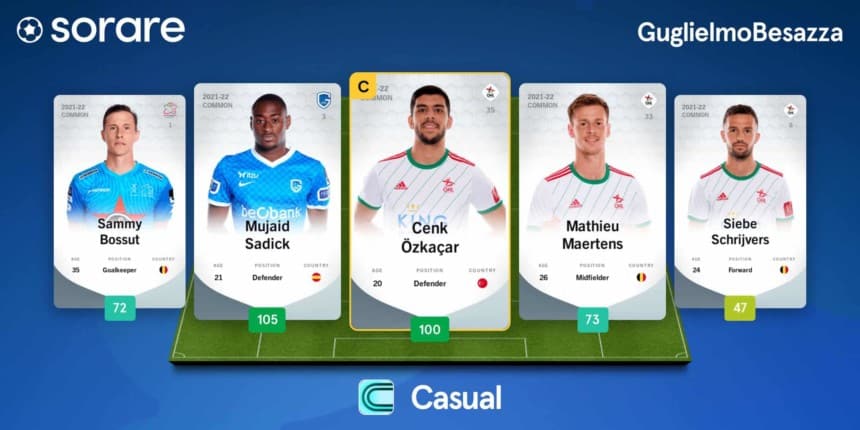Open the Cenk Özkaçar captain card
This screenshot has height=430, width=860.
[429, 200]
